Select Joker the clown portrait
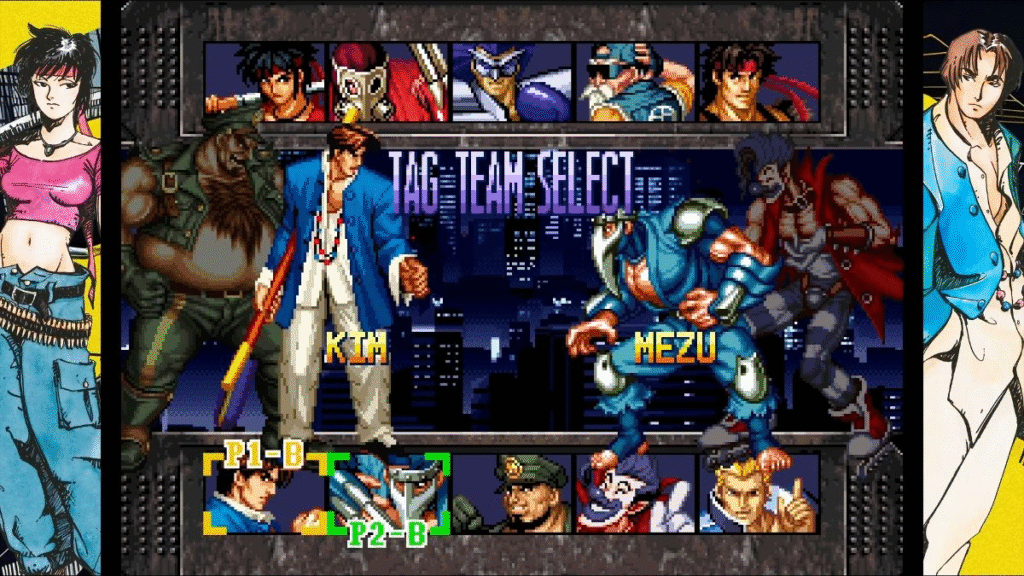Screen dimensions: 1024x576 pos(635,493)
